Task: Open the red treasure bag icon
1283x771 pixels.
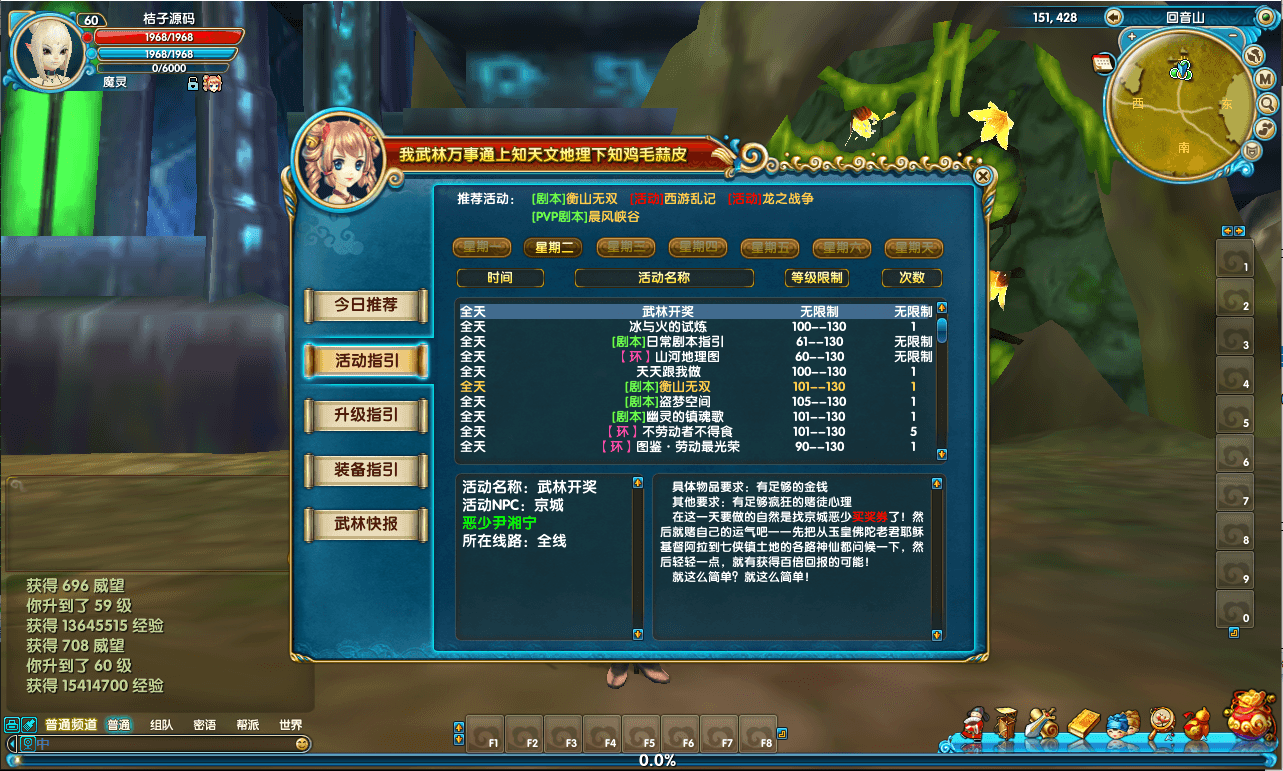Action: tap(1252, 720)
